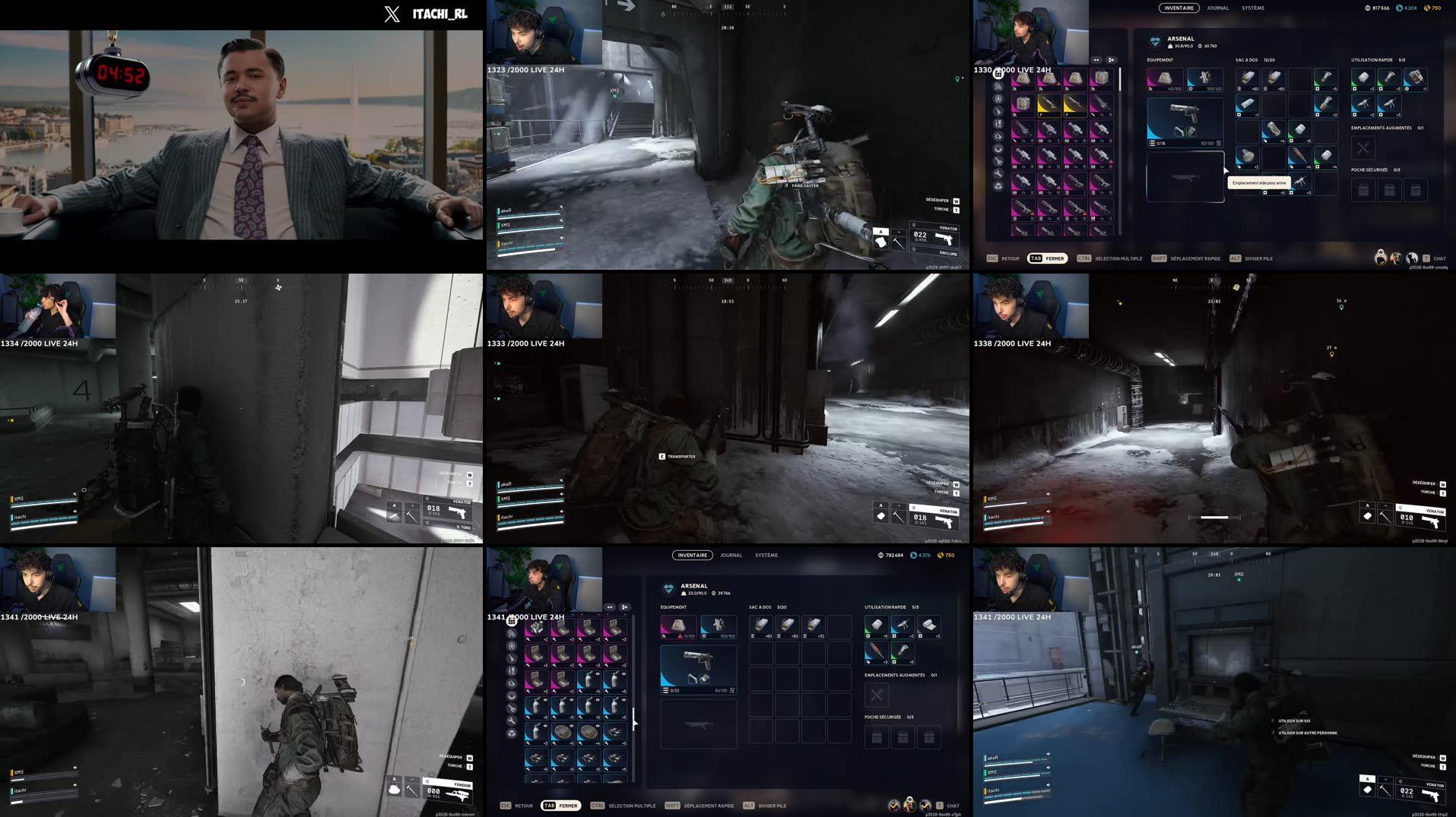Click a locked Poche Sécurisée case slot
Screen dimensions: 1456x817
coord(1362,190)
